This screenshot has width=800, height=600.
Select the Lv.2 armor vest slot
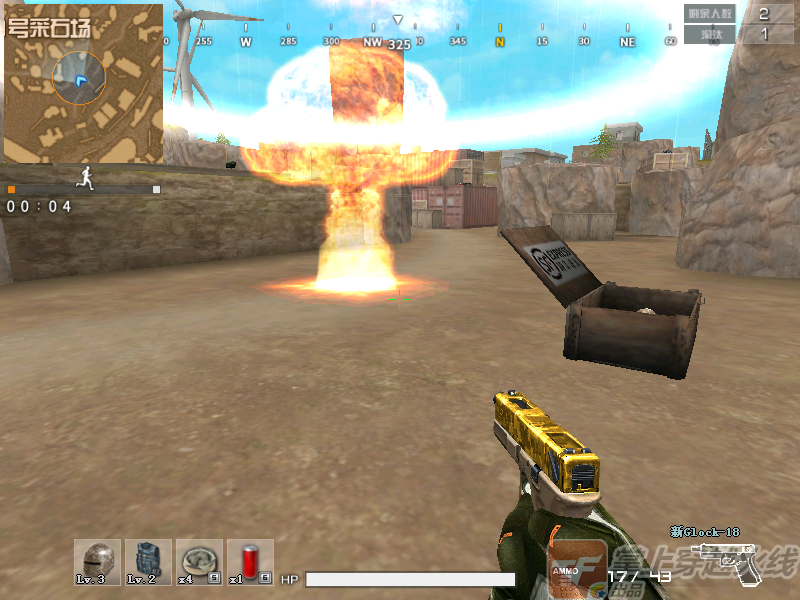coord(148,562)
